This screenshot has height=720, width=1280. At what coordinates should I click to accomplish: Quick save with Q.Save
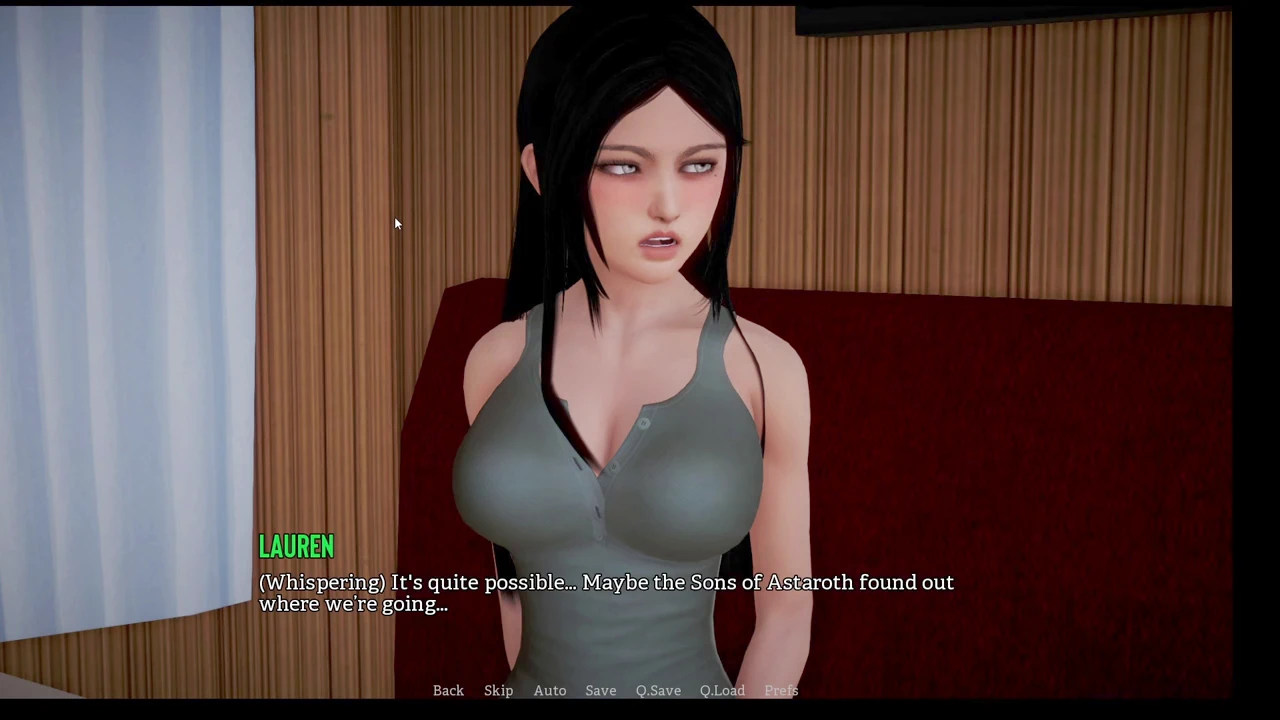[x=658, y=691]
